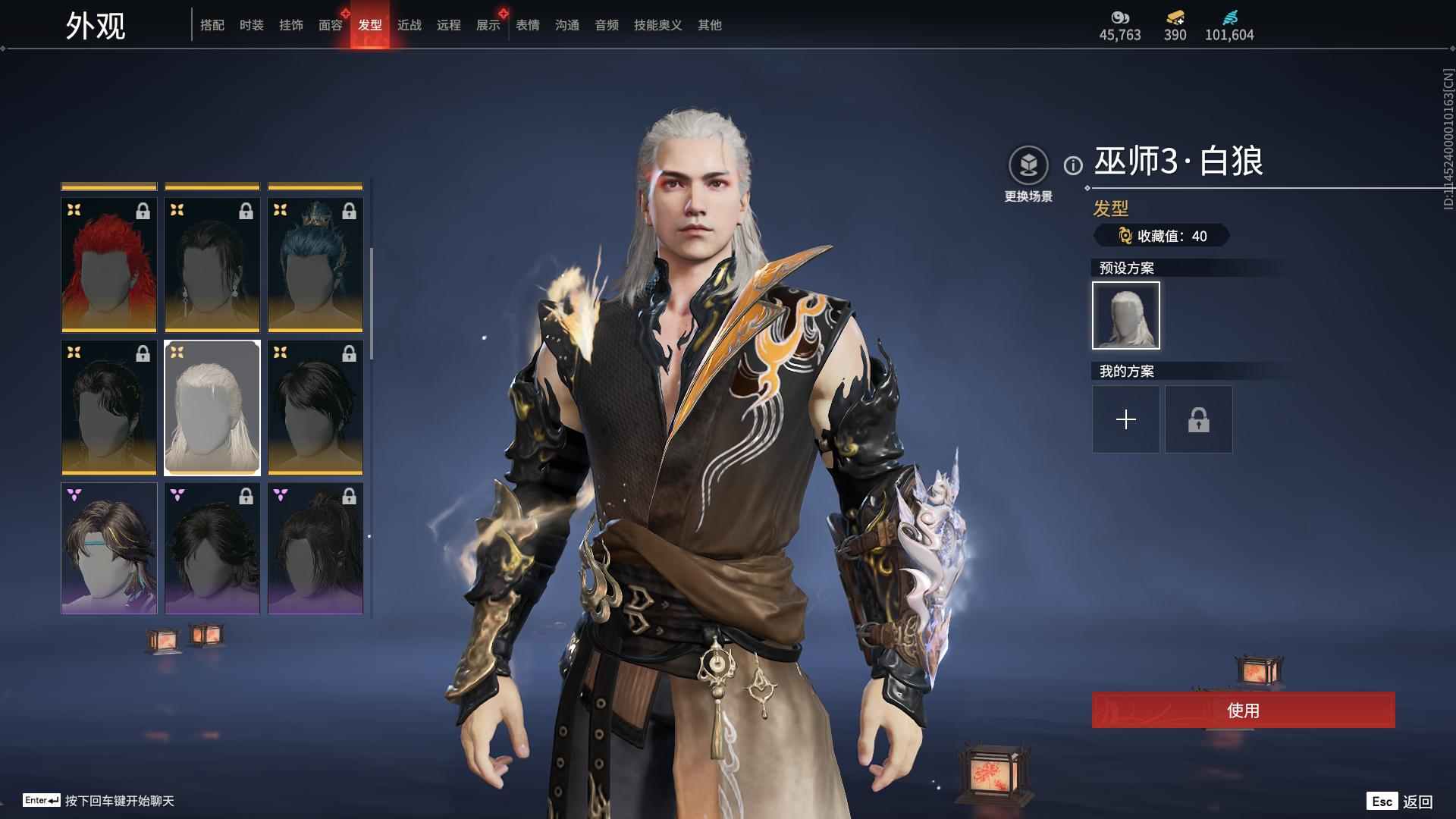Click the locked custom scheme slot
The image size is (1456, 819).
click(x=1199, y=419)
